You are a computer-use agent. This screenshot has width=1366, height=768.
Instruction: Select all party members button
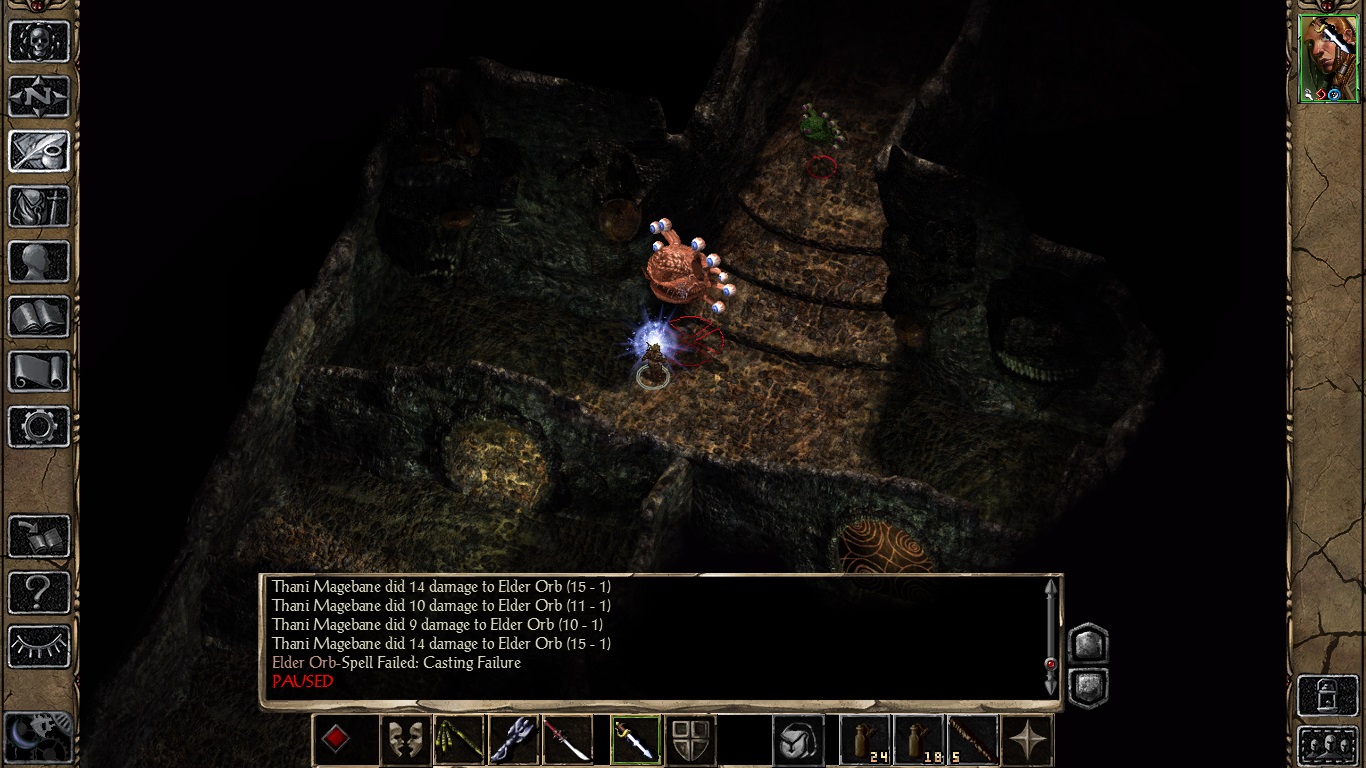[1328, 745]
